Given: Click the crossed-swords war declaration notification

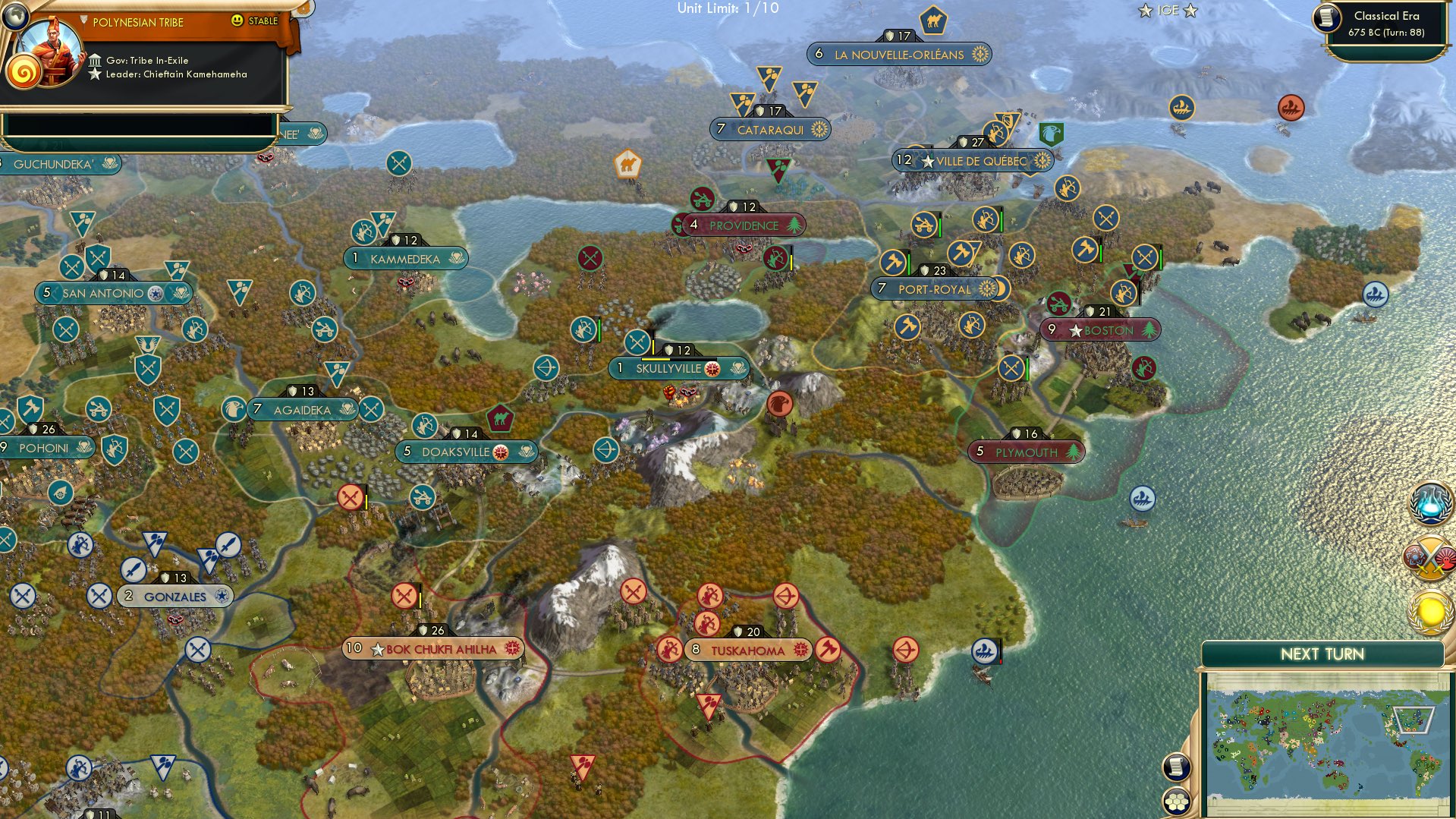Looking at the screenshot, I should pyautogui.click(x=1429, y=557).
